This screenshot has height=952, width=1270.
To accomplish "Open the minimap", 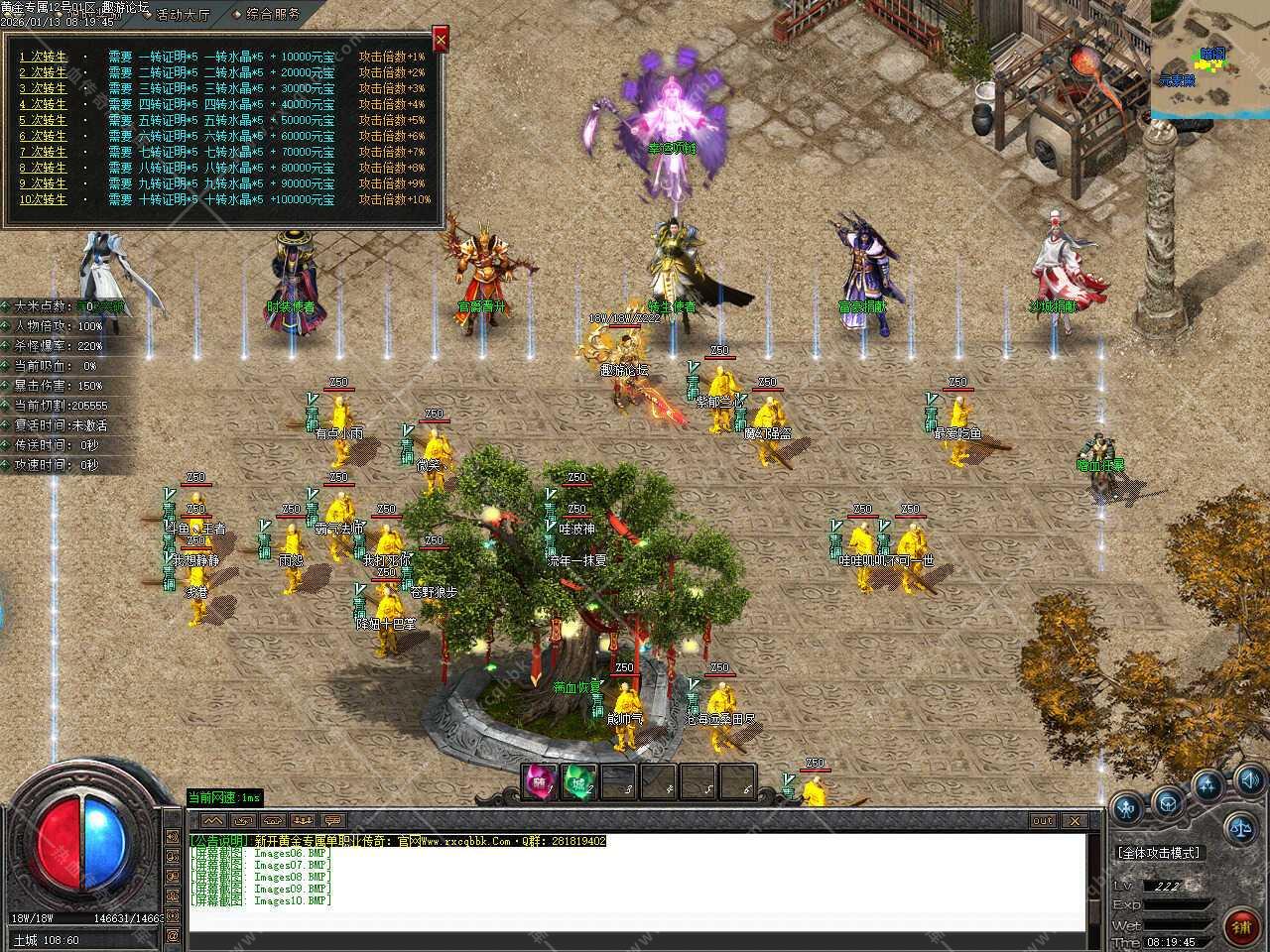I will (1209, 59).
